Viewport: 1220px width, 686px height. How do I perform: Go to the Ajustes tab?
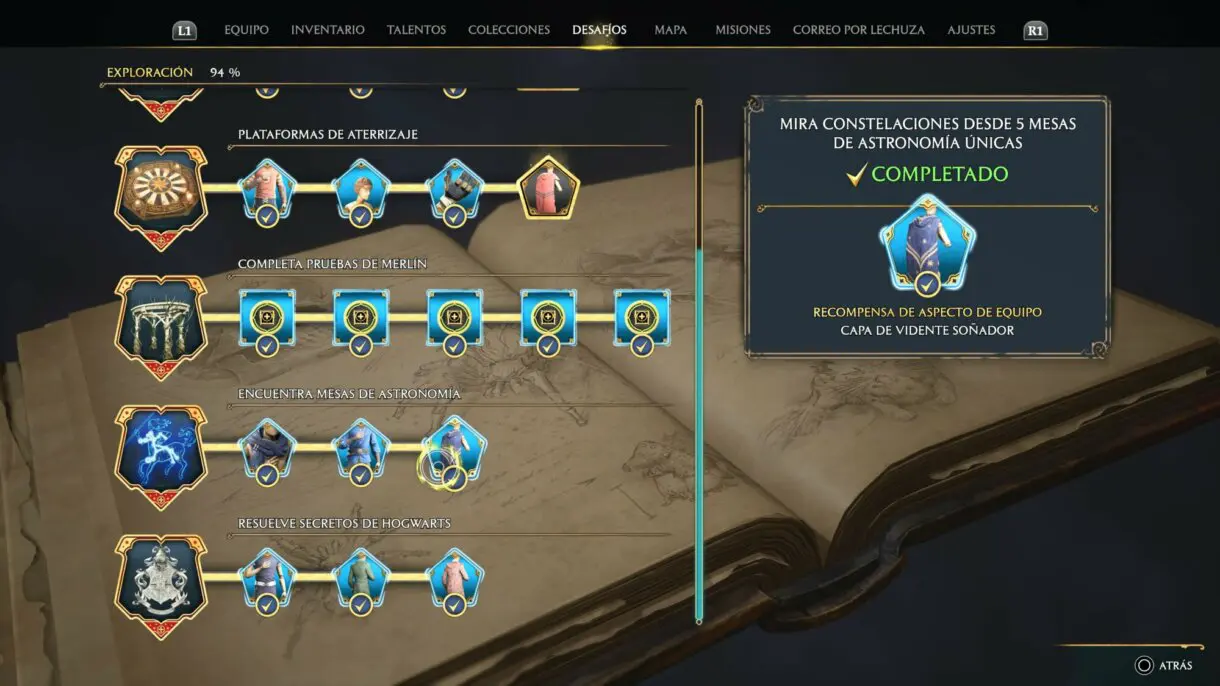971,30
